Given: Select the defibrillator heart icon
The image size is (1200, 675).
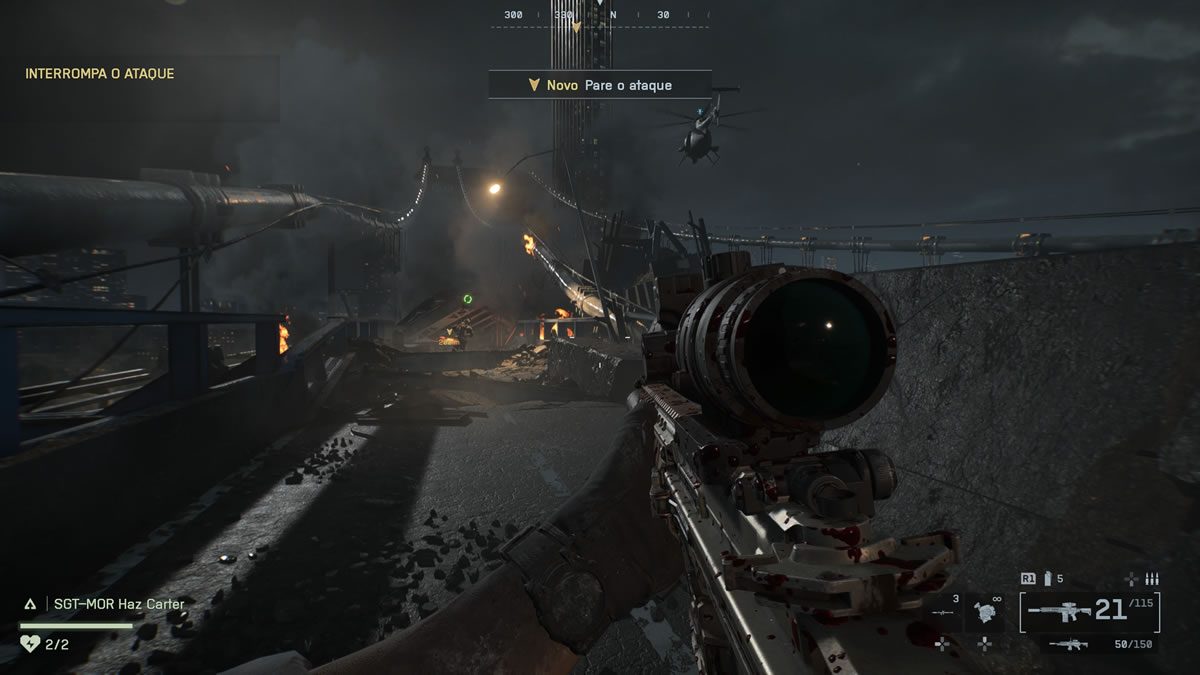Looking at the screenshot, I should coord(30,643).
